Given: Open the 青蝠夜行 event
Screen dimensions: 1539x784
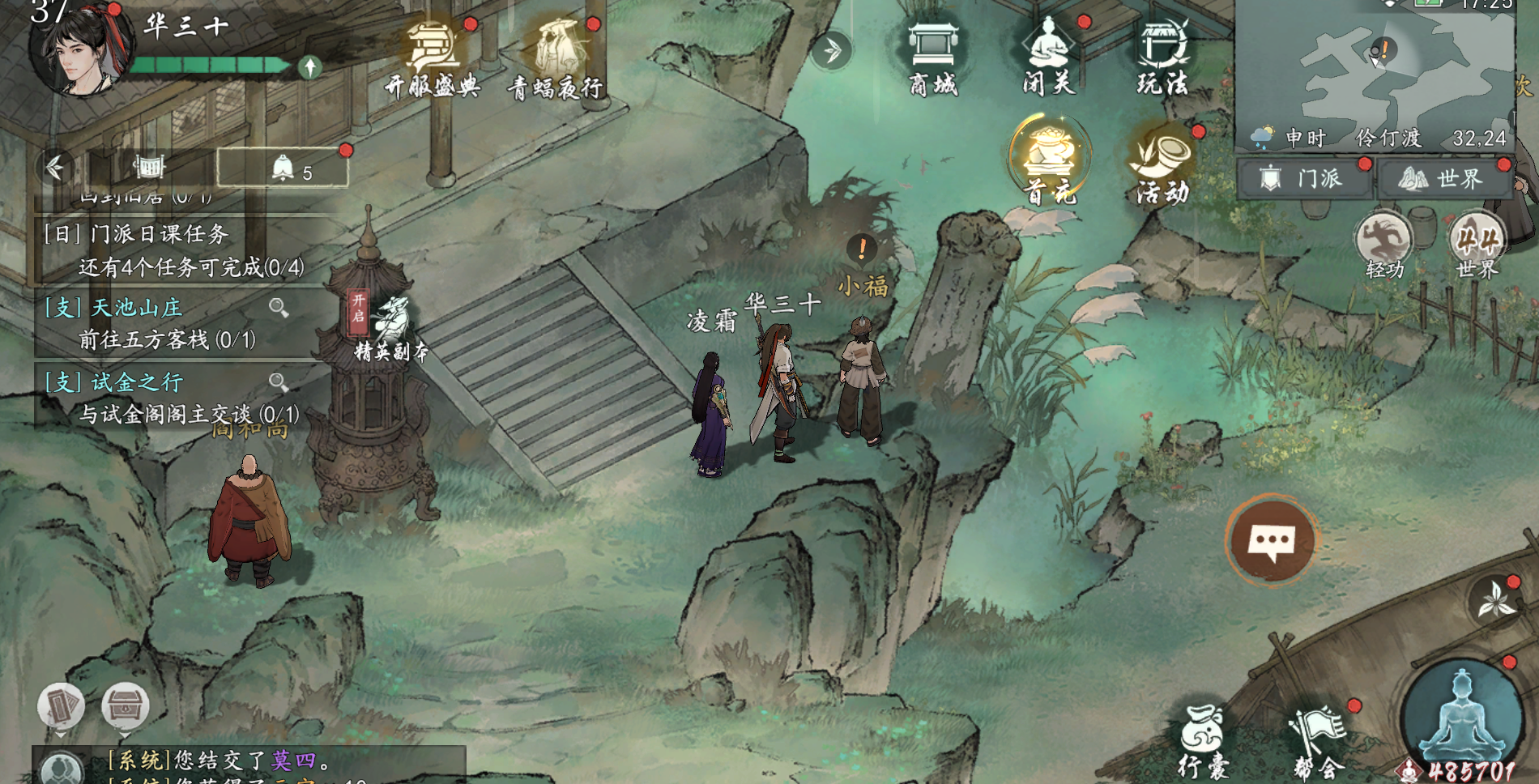Looking at the screenshot, I should click(556, 58).
